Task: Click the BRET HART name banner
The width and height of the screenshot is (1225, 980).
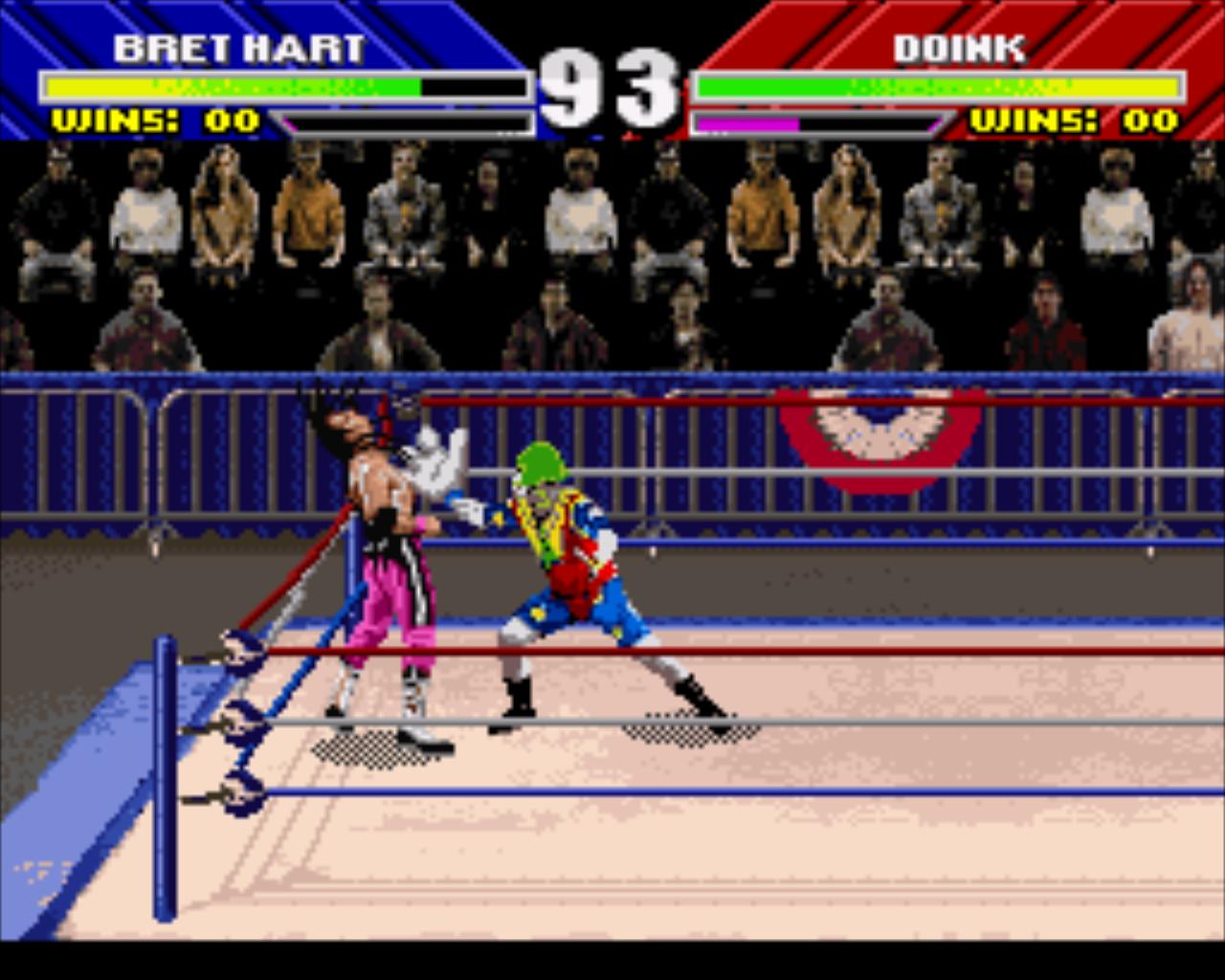Action: click(x=239, y=43)
